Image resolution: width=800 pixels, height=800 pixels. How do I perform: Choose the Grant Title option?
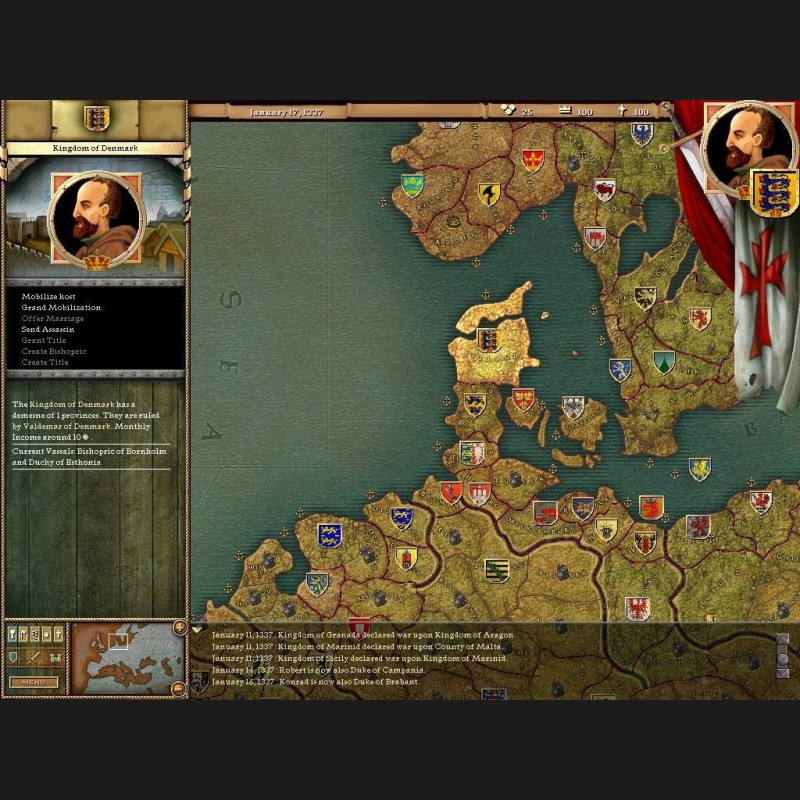click(44, 340)
